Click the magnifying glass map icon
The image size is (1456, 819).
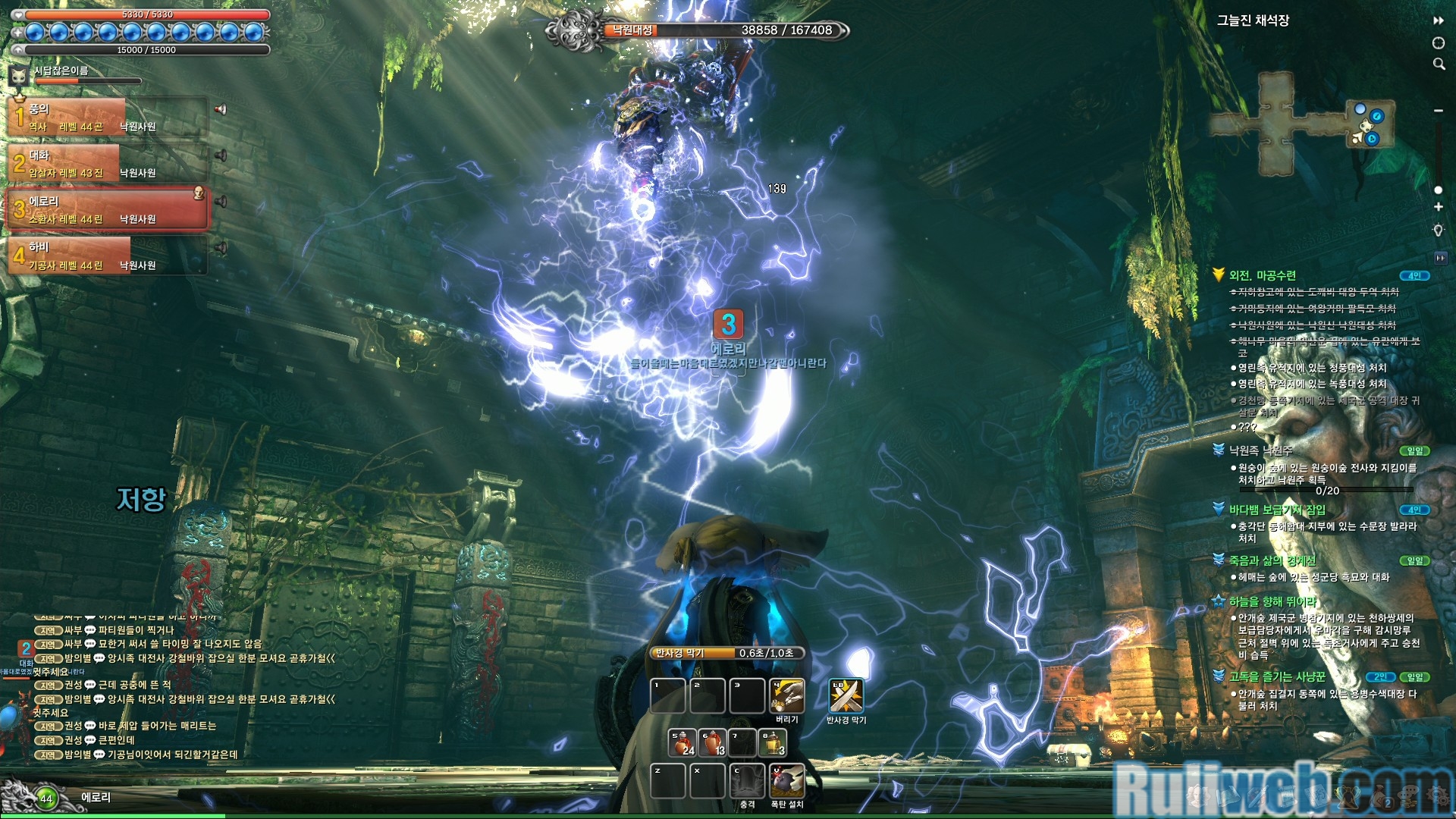1439,64
